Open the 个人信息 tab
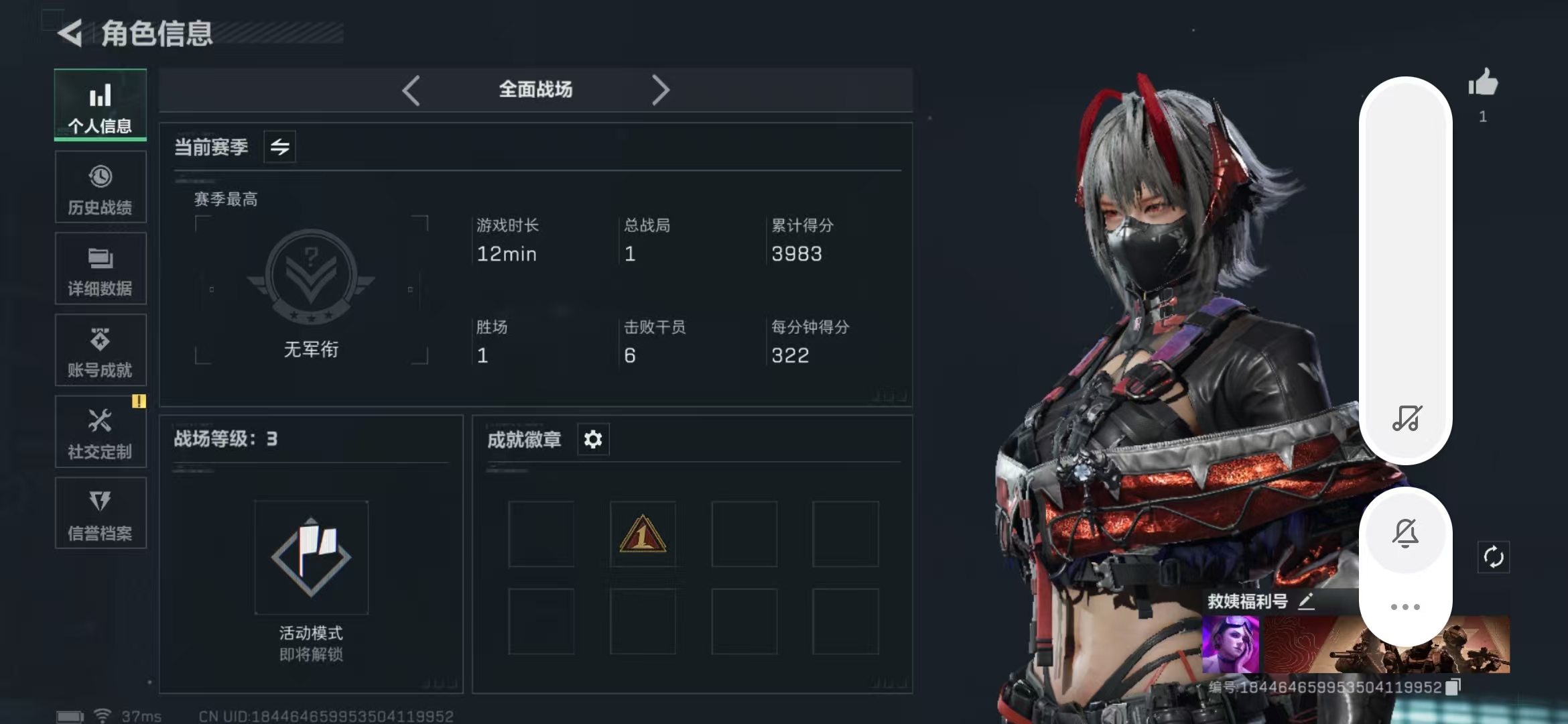 coord(101,105)
